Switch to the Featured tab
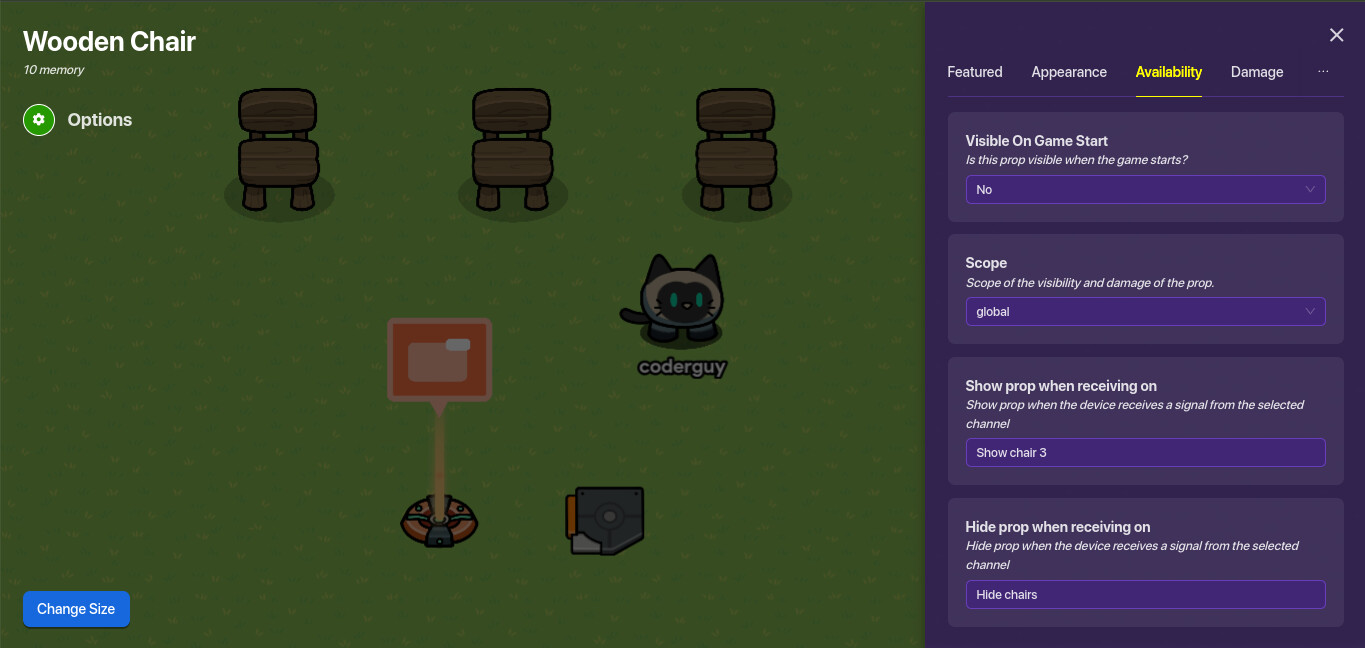Image resolution: width=1365 pixels, height=648 pixels. click(974, 72)
